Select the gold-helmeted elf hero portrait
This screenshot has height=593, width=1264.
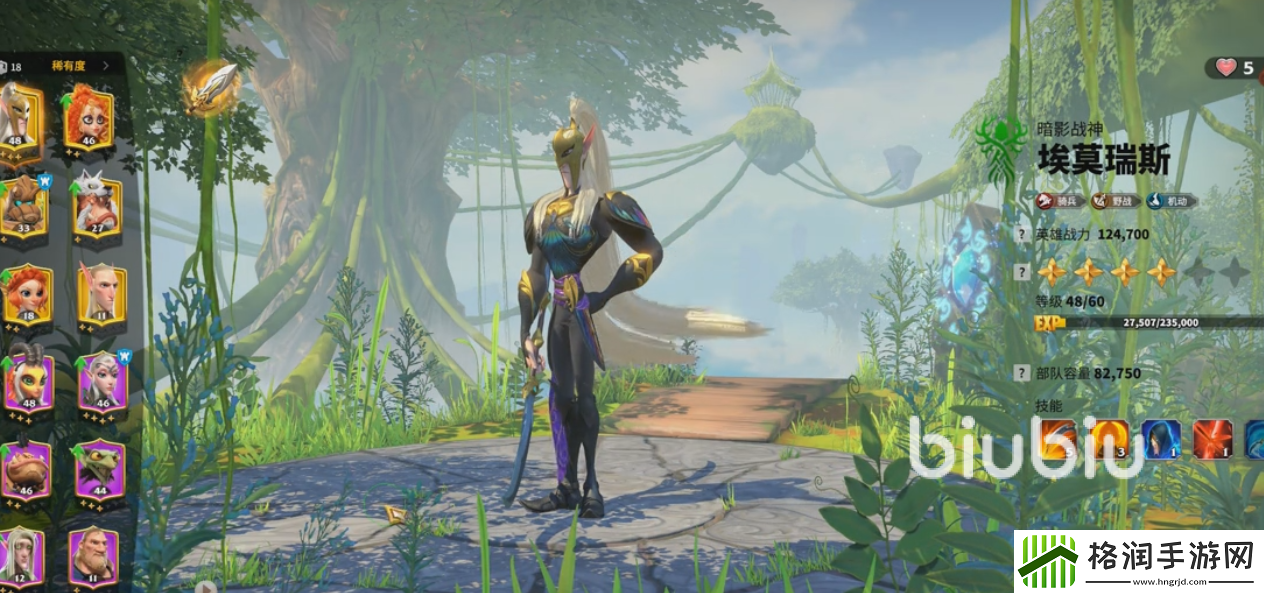coord(20,116)
